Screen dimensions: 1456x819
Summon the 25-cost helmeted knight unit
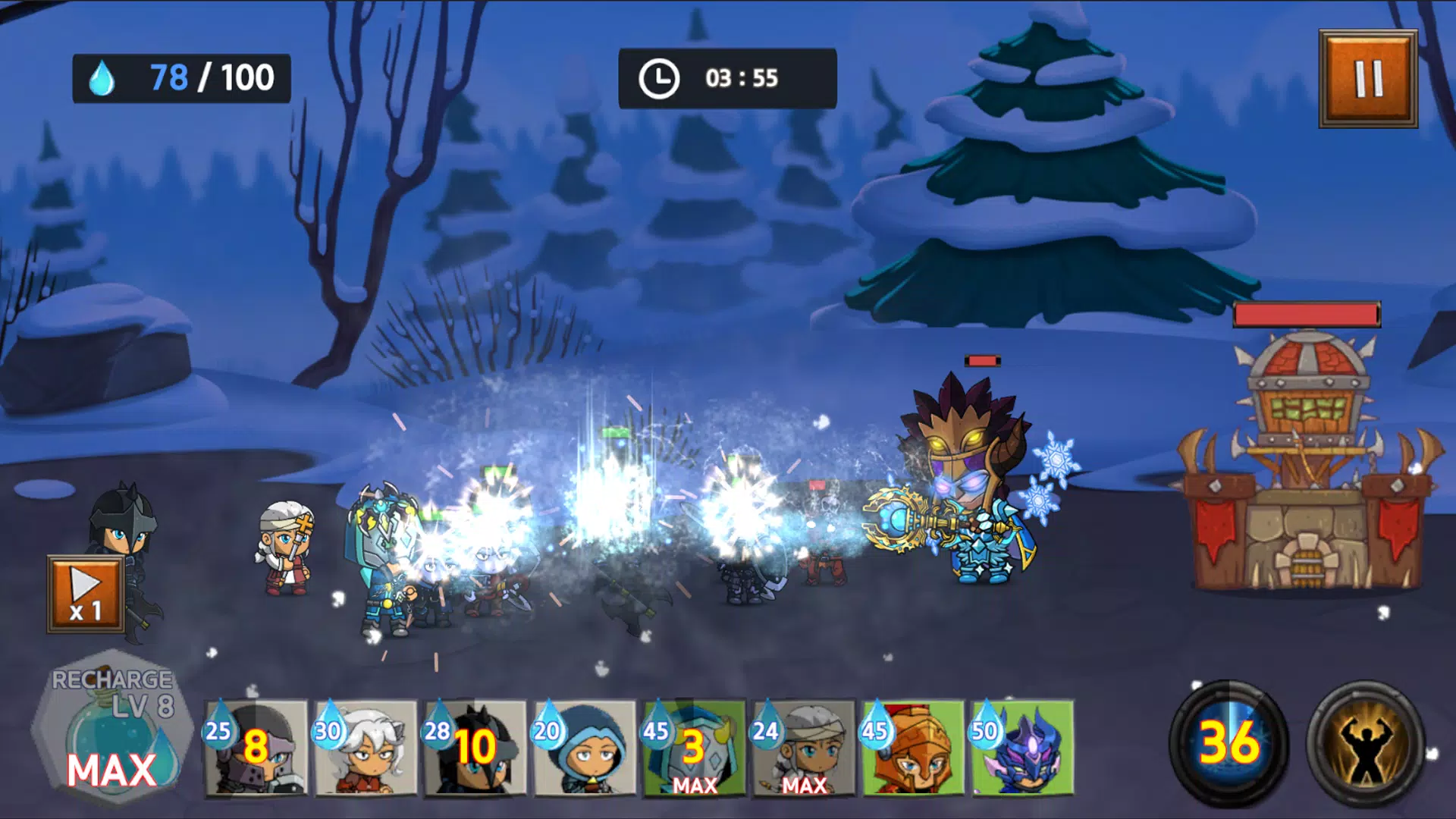coord(256,748)
